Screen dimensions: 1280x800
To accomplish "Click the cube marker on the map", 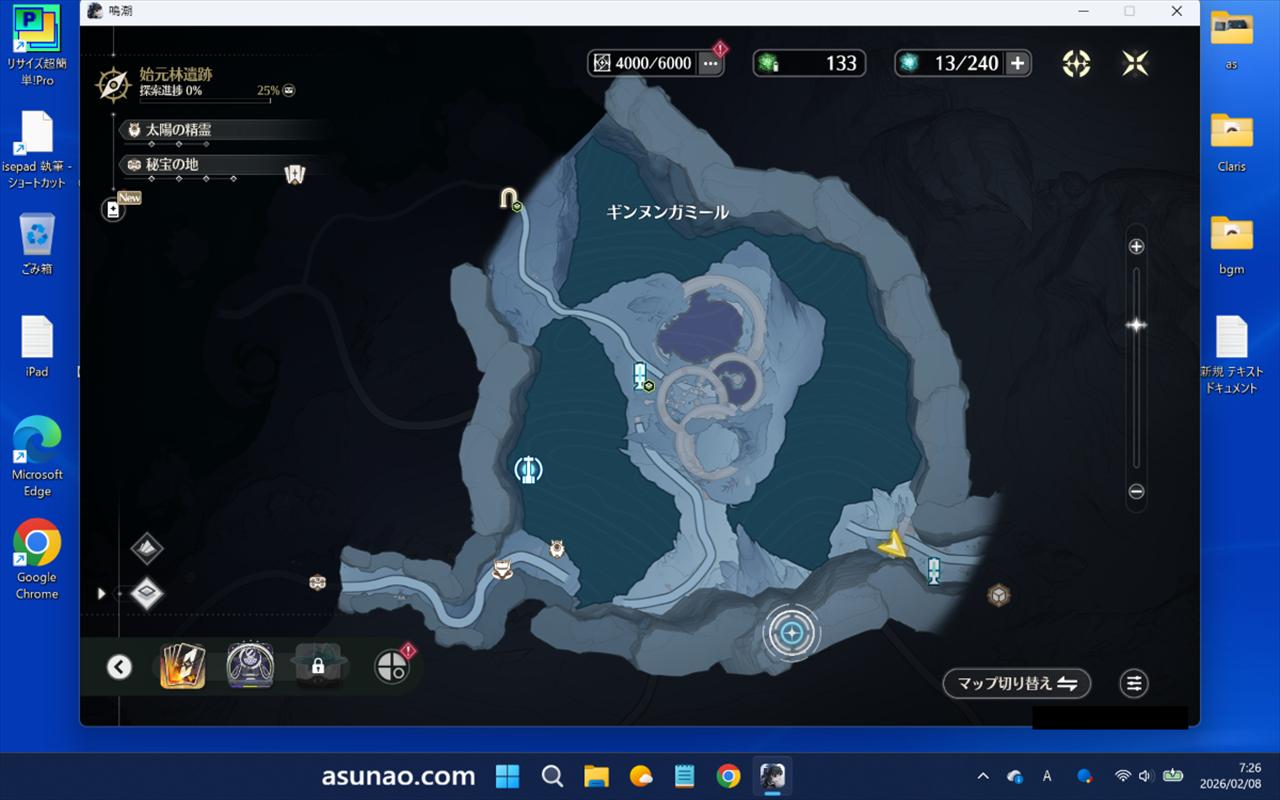I will point(998,595).
